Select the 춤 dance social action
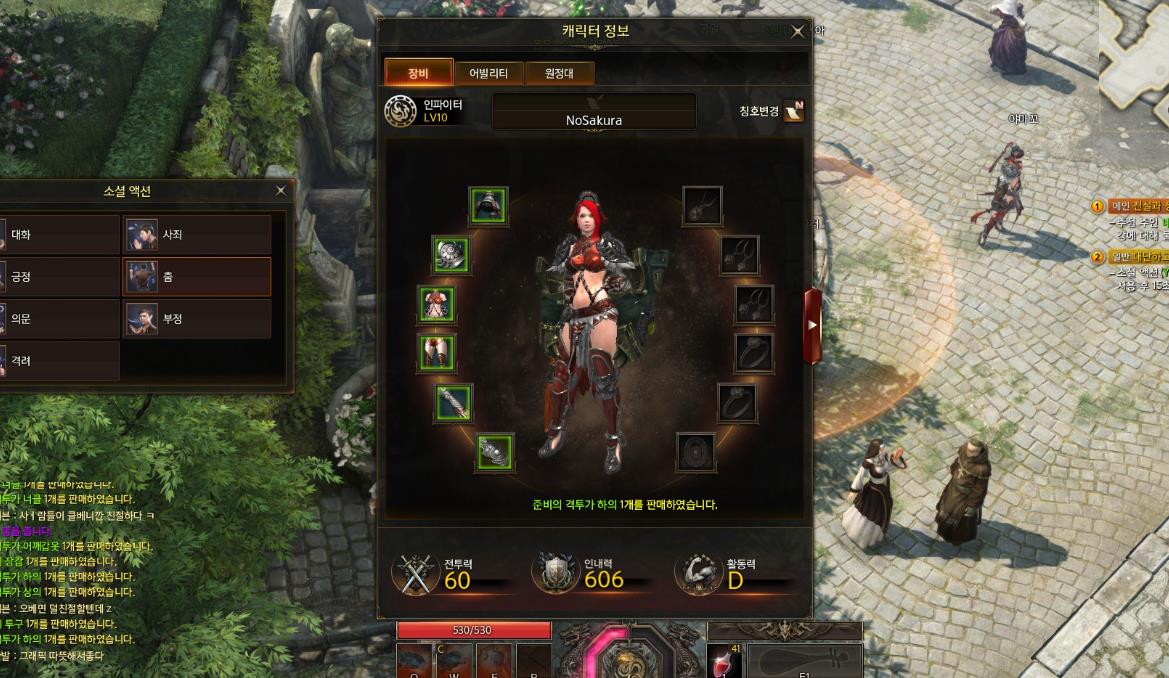 [197, 277]
